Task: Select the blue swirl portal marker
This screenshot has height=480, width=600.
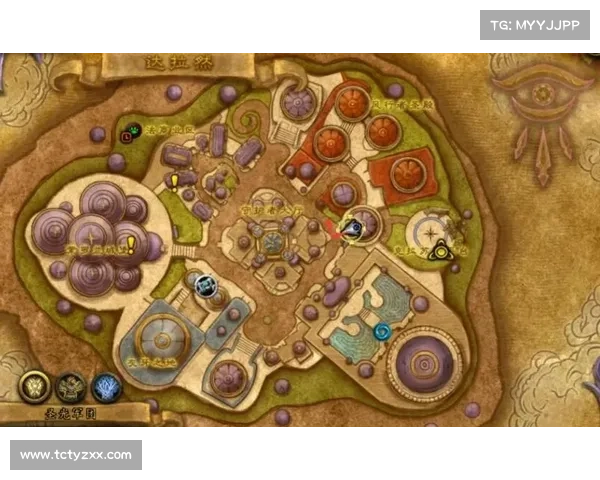Action: click(x=382, y=330)
